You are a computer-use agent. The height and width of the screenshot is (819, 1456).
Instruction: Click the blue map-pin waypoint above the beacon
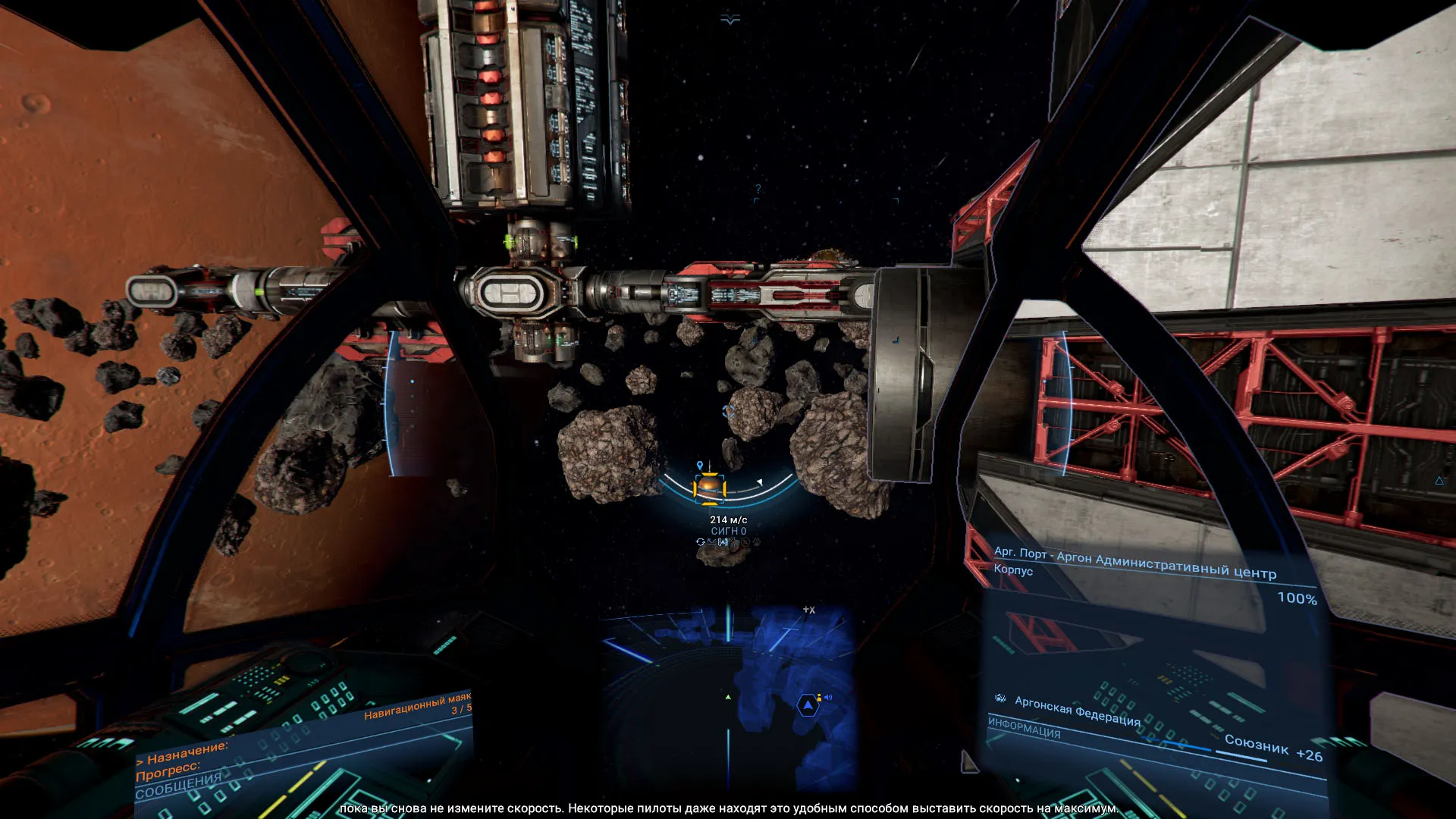pyautogui.click(x=700, y=466)
